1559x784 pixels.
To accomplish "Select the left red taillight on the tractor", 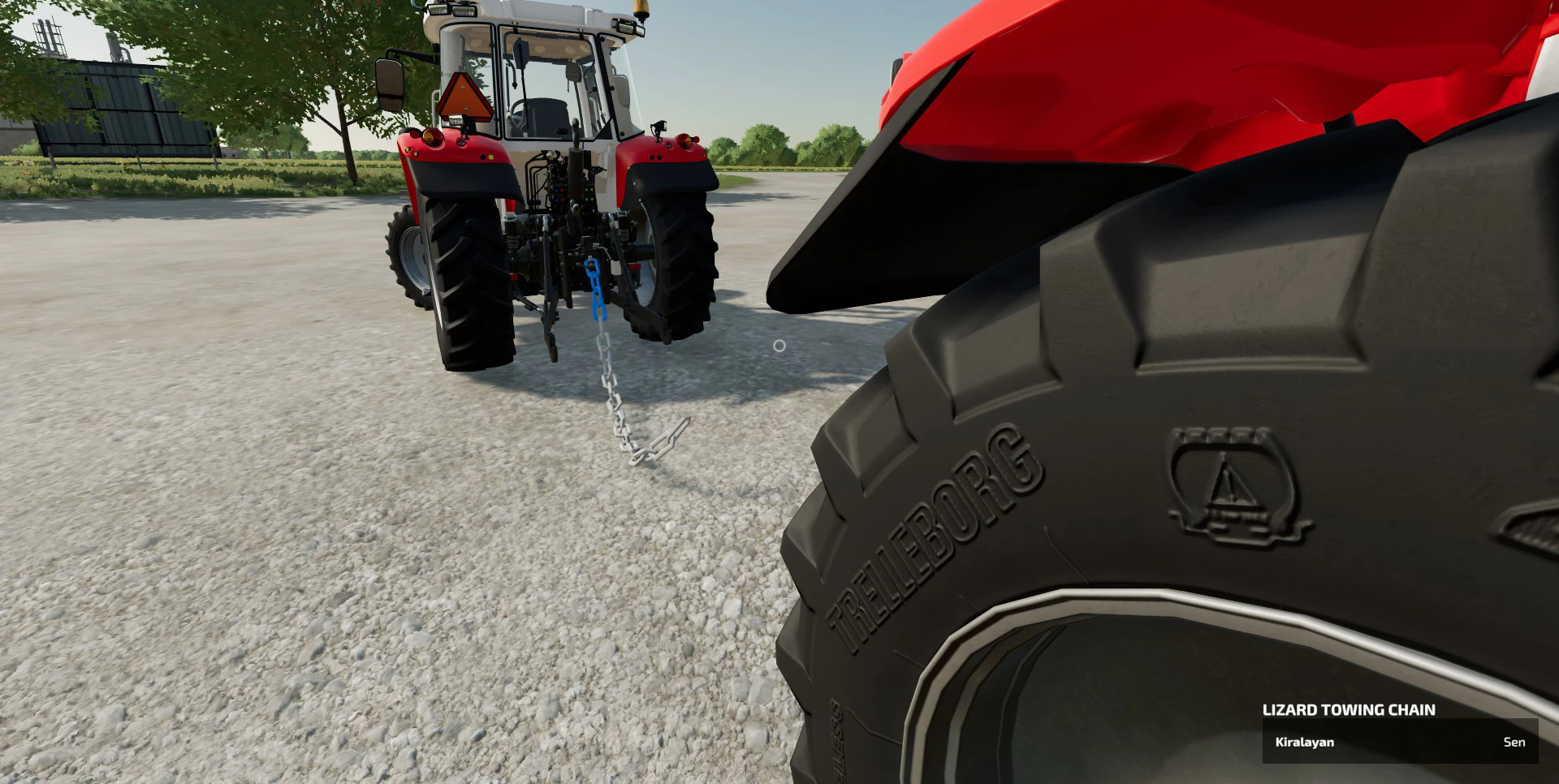I will click(432, 137).
